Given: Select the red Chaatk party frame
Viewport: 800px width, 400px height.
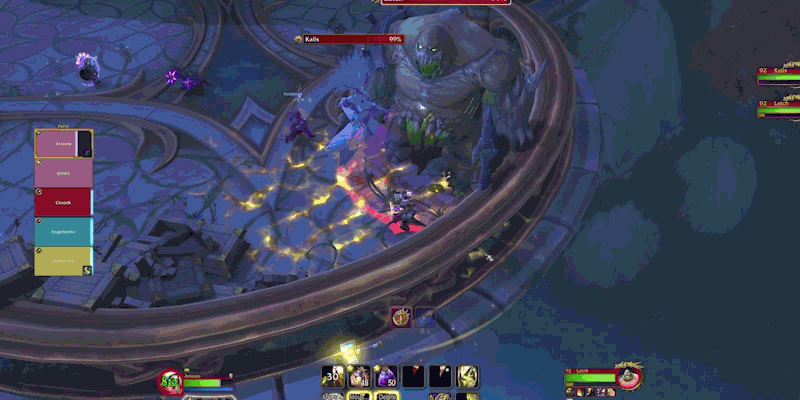Looking at the screenshot, I should (x=63, y=202).
